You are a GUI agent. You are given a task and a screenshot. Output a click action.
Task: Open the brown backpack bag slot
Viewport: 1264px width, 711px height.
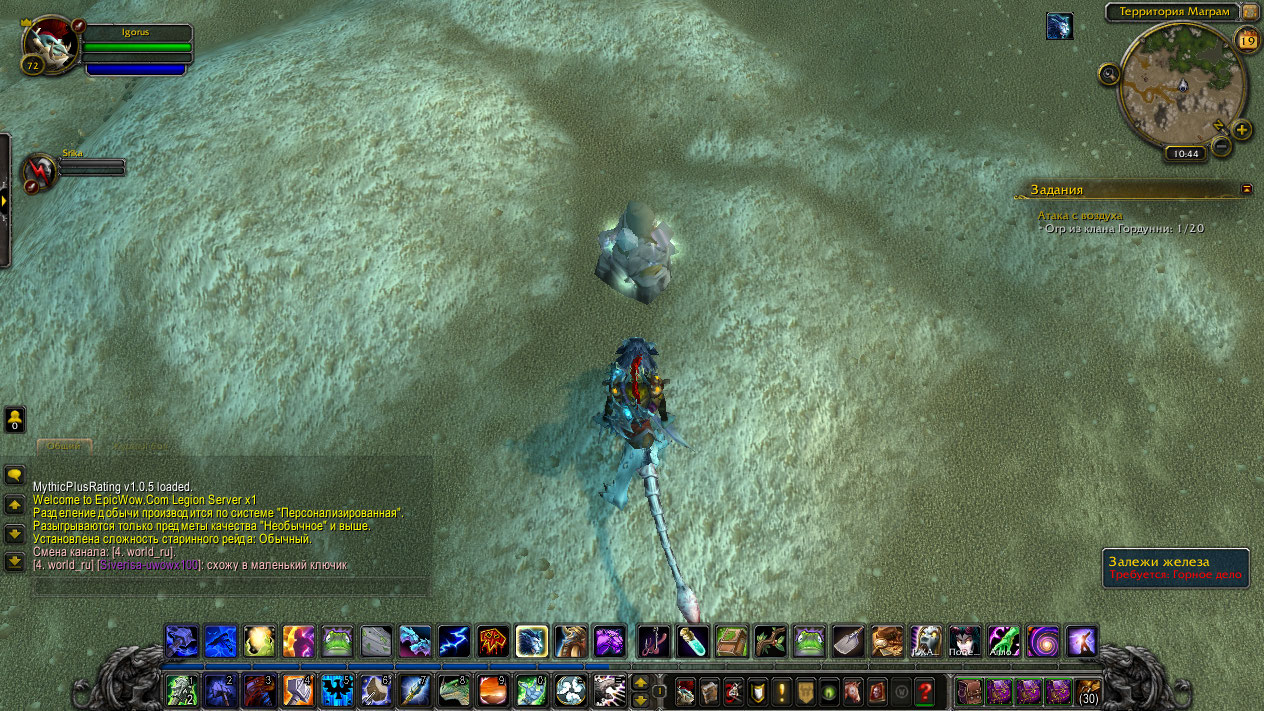[968, 691]
